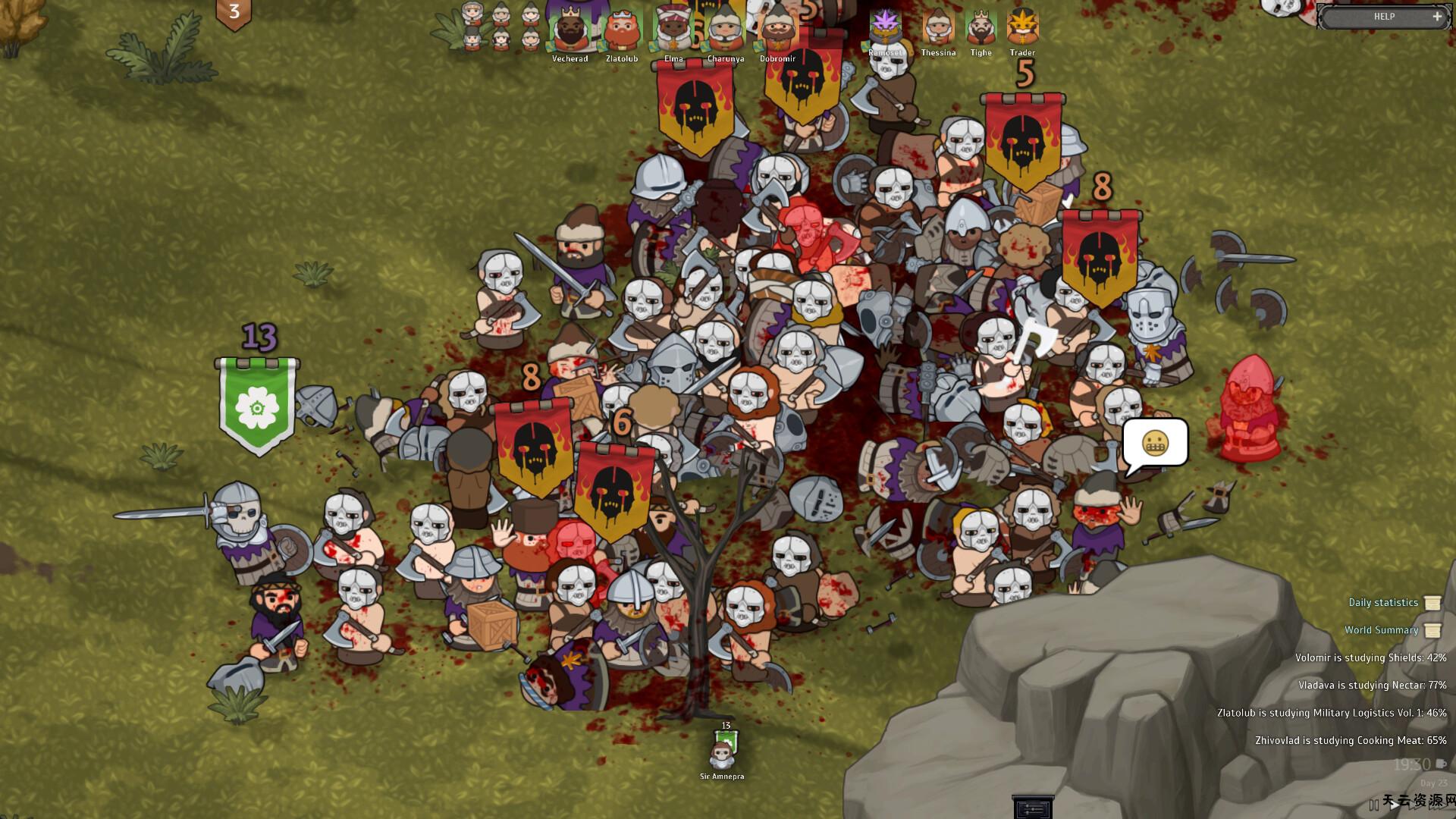Image resolution: width=1456 pixels, height=819 pixels.
Task: Select Zlatolub's portrait
Action: click(x=621, y=30)
